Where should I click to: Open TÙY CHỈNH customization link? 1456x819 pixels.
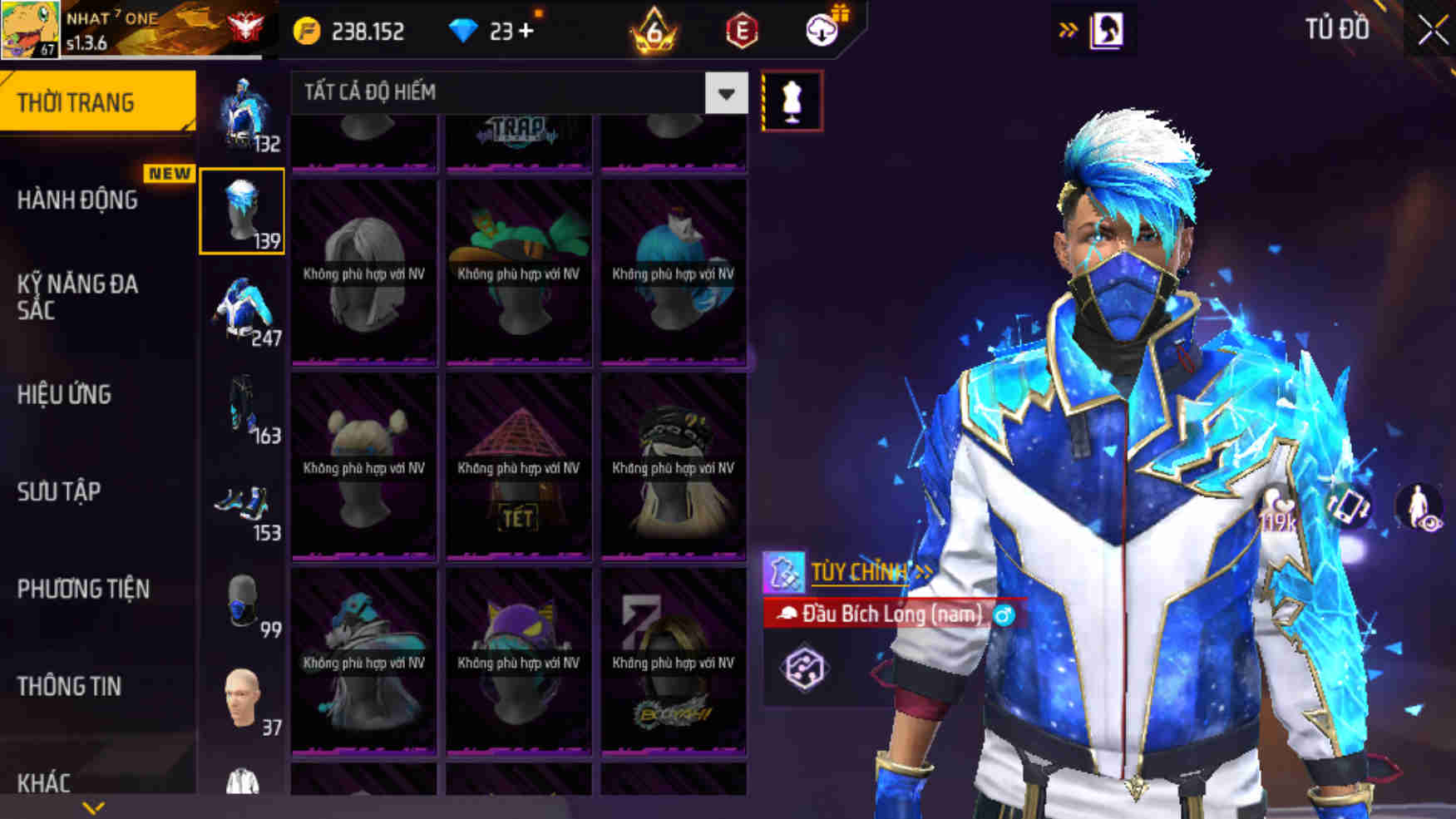point(861,573)
